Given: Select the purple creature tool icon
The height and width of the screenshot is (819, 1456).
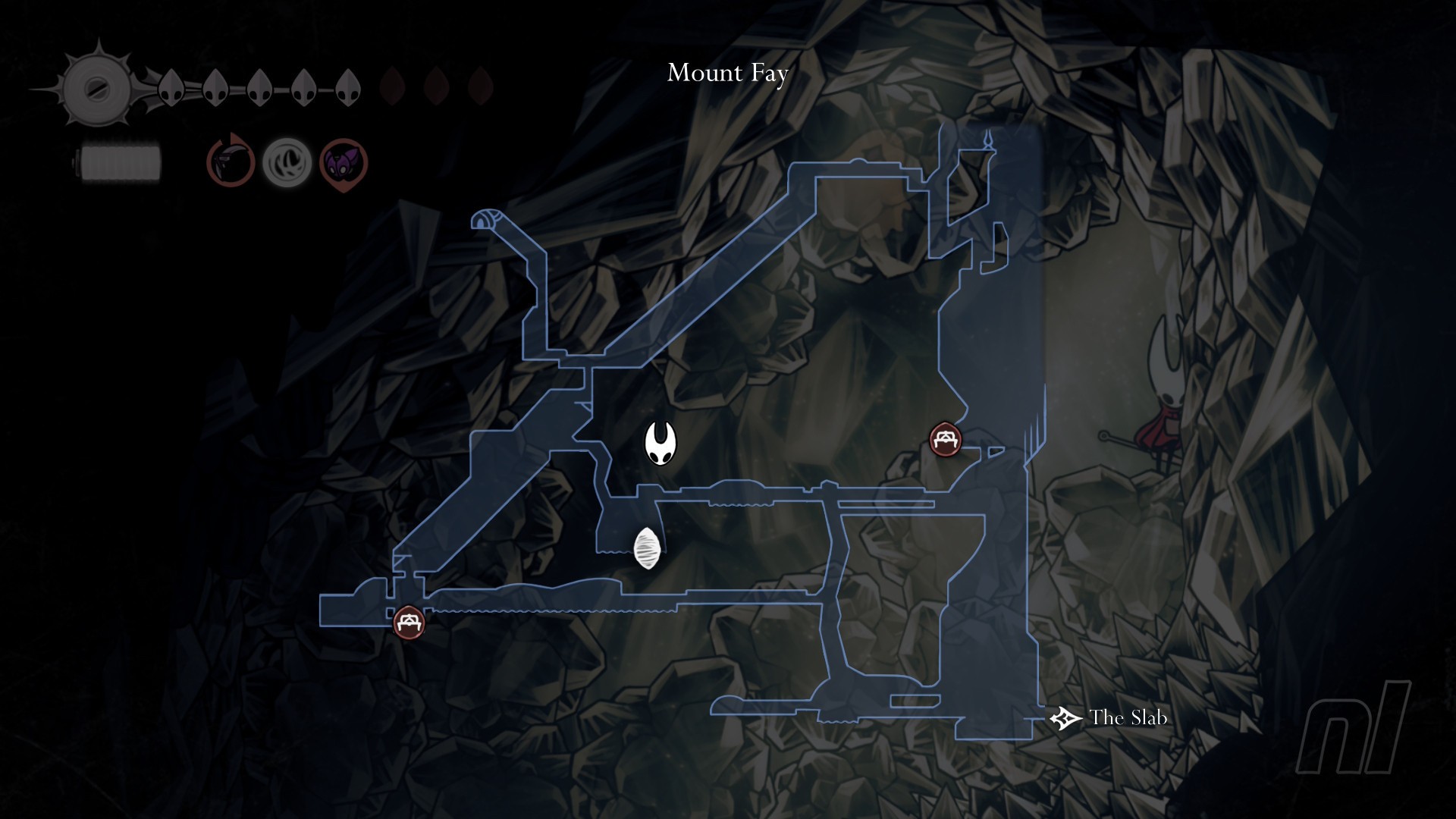Looking at the screenshot, I should [x=344, y=163].
